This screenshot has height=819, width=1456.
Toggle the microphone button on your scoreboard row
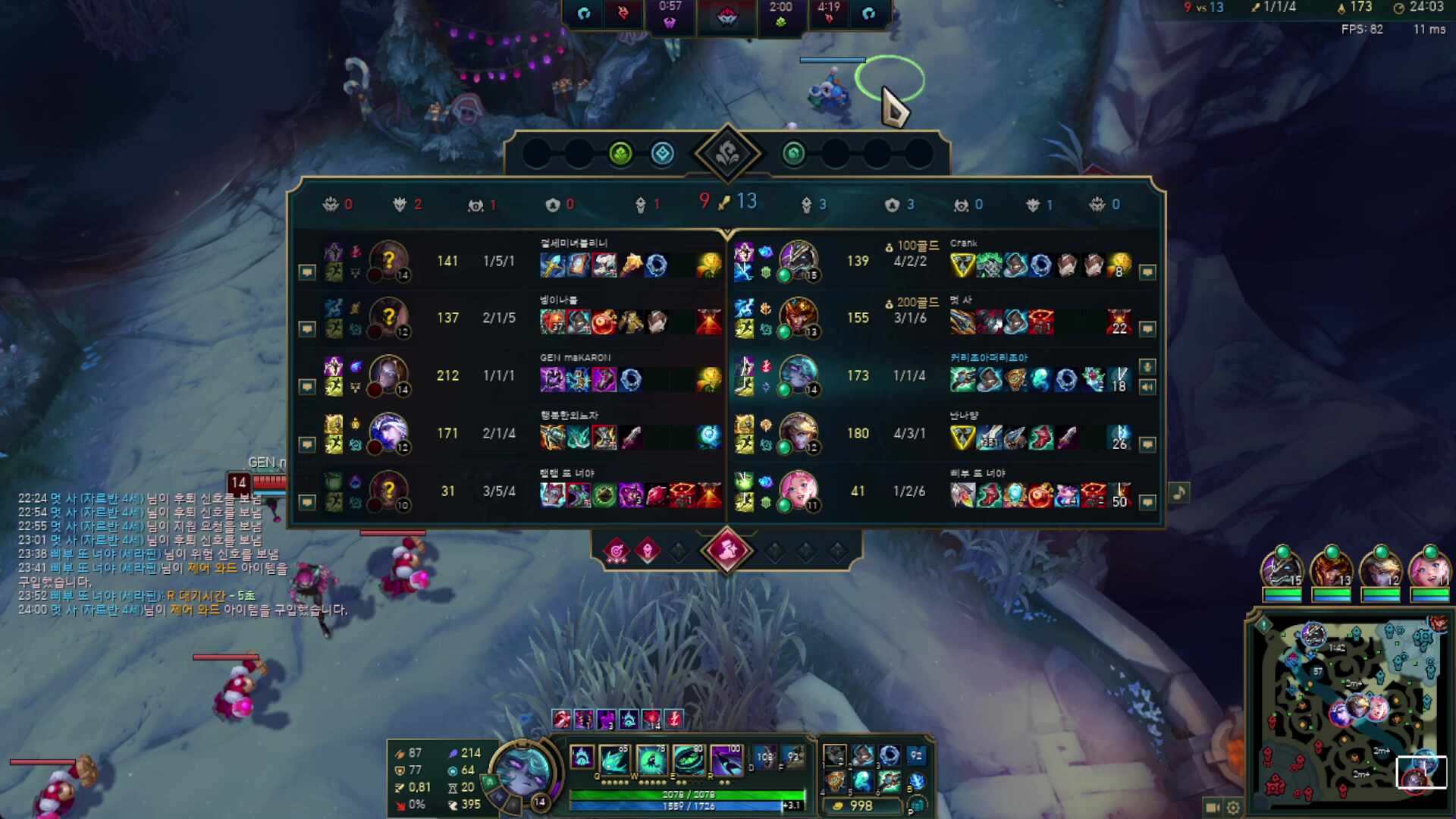click(1147, 367)
